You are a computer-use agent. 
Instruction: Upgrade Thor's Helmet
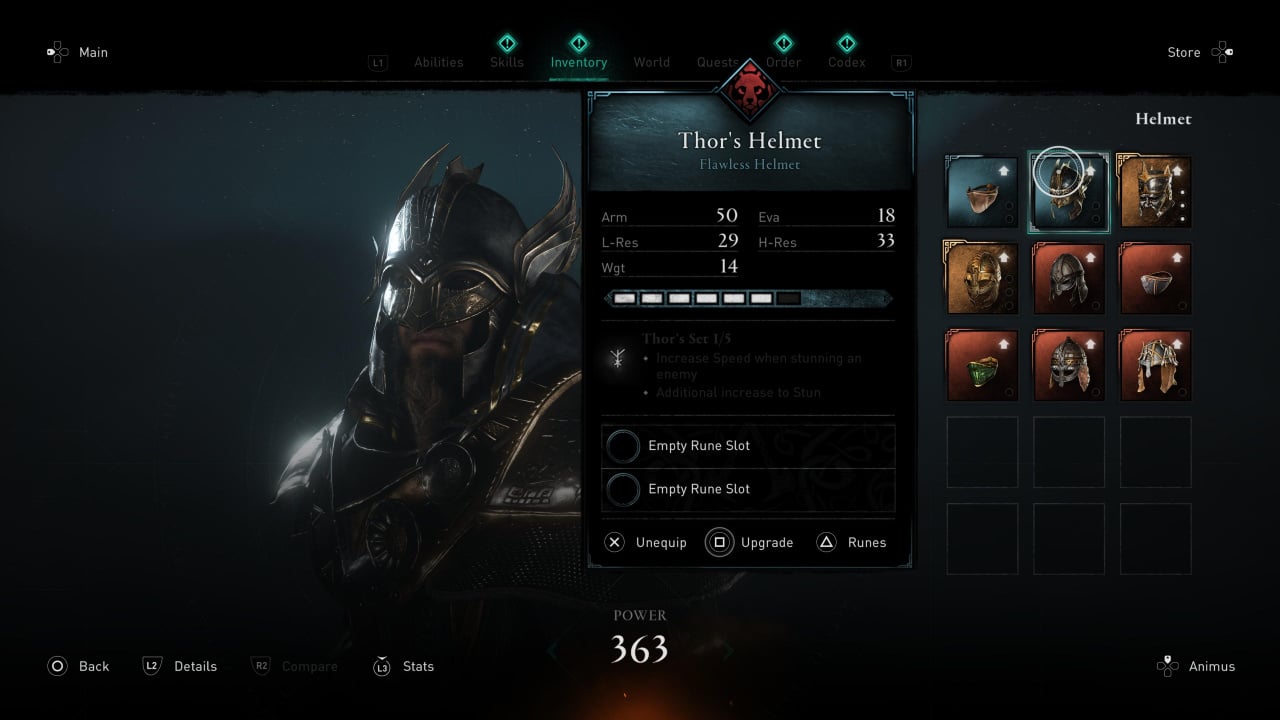tap(750, 542)
